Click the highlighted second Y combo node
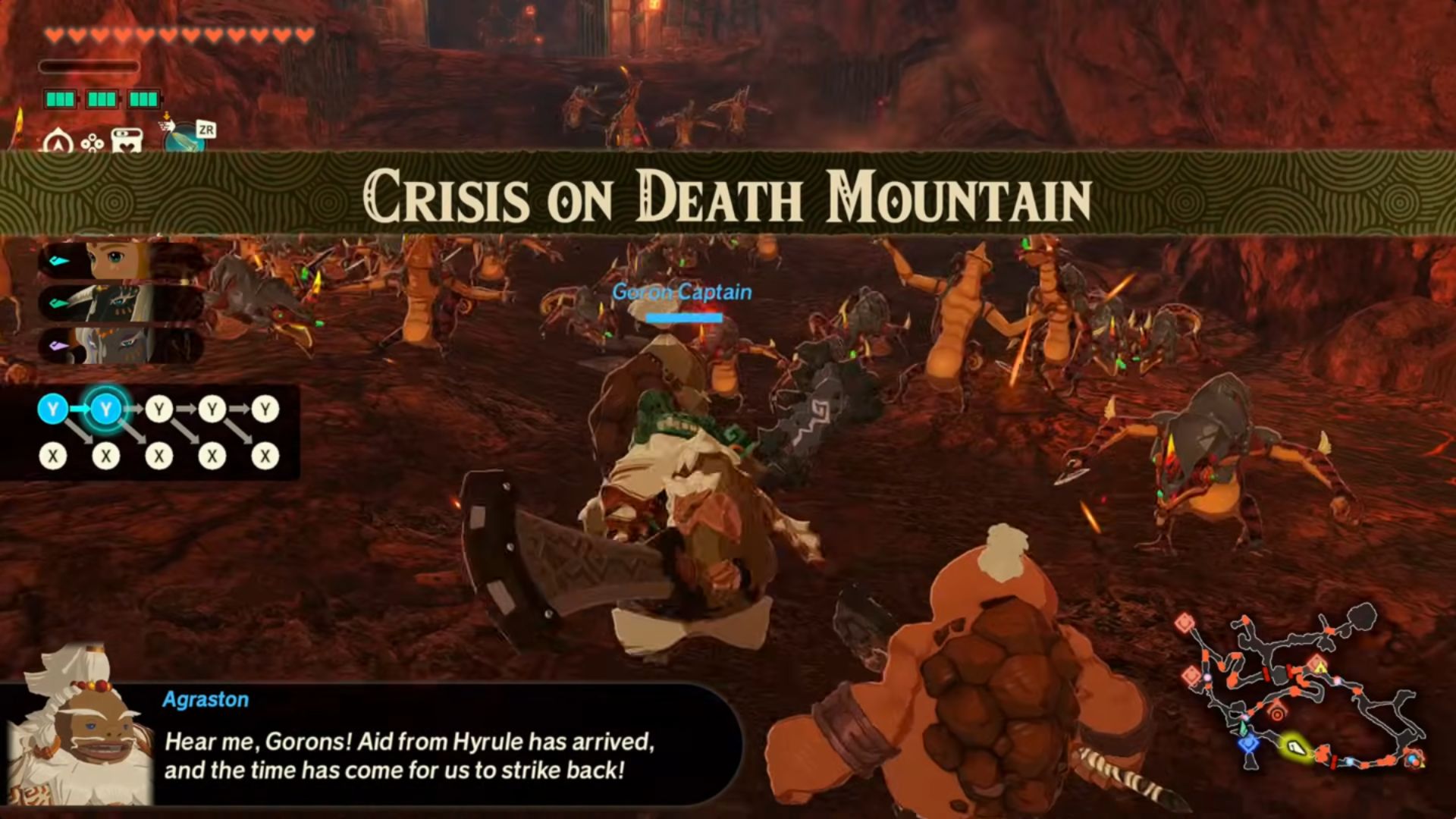 105,408
